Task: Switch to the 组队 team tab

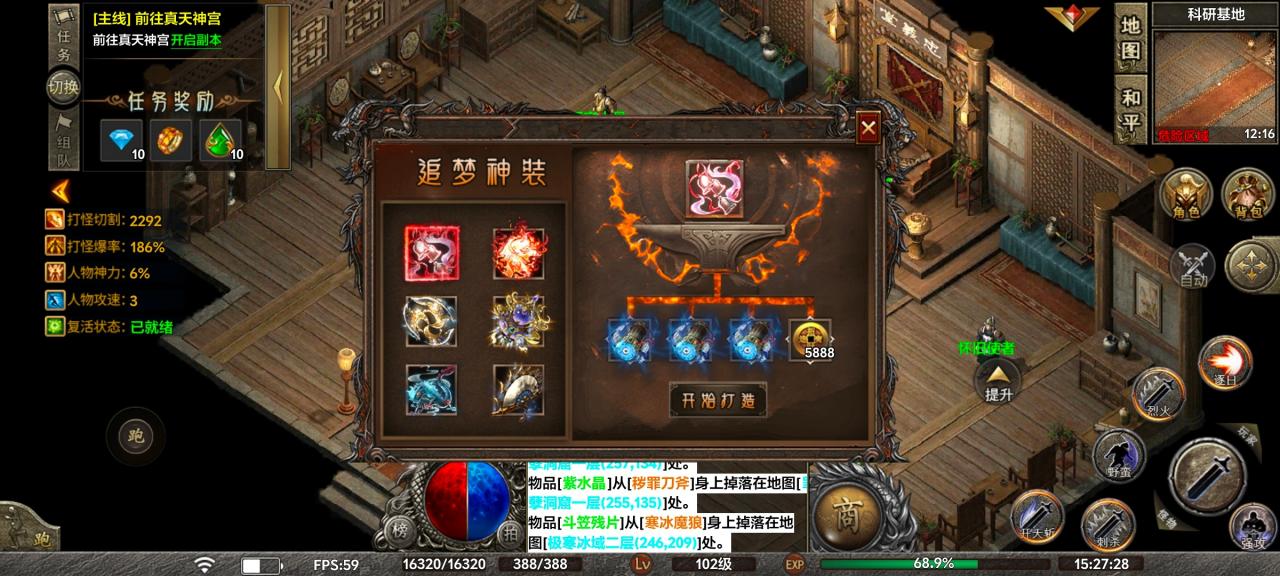Action: [x=62, y=140]
